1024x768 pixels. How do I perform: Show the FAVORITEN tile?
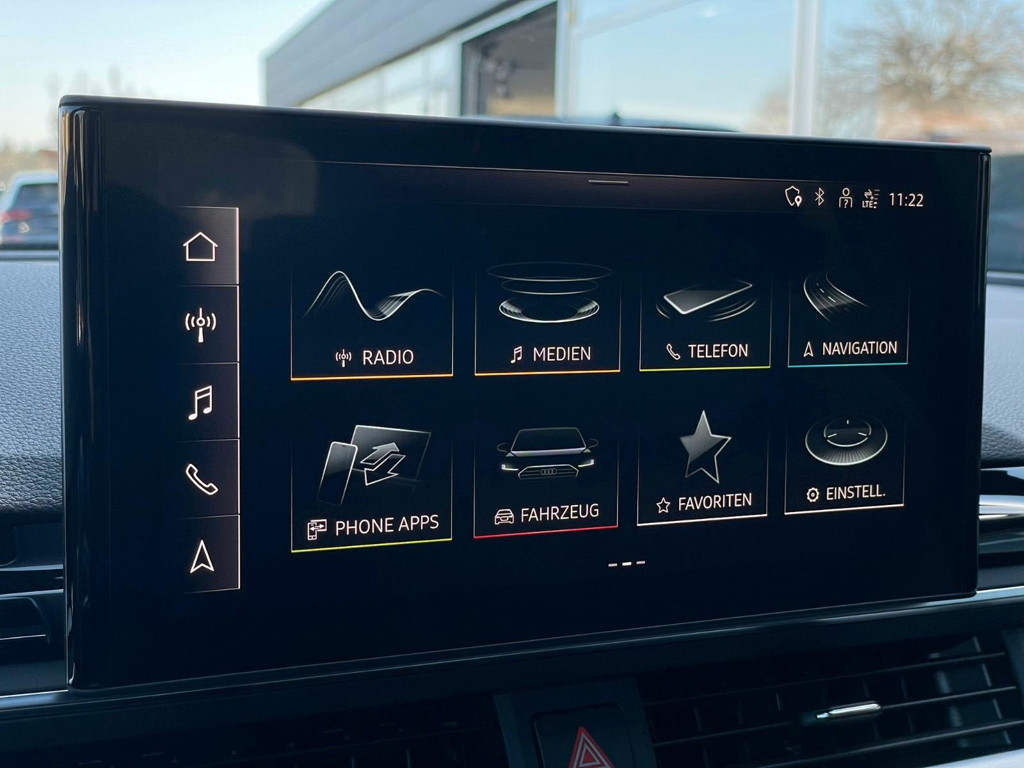coord(703,468)
